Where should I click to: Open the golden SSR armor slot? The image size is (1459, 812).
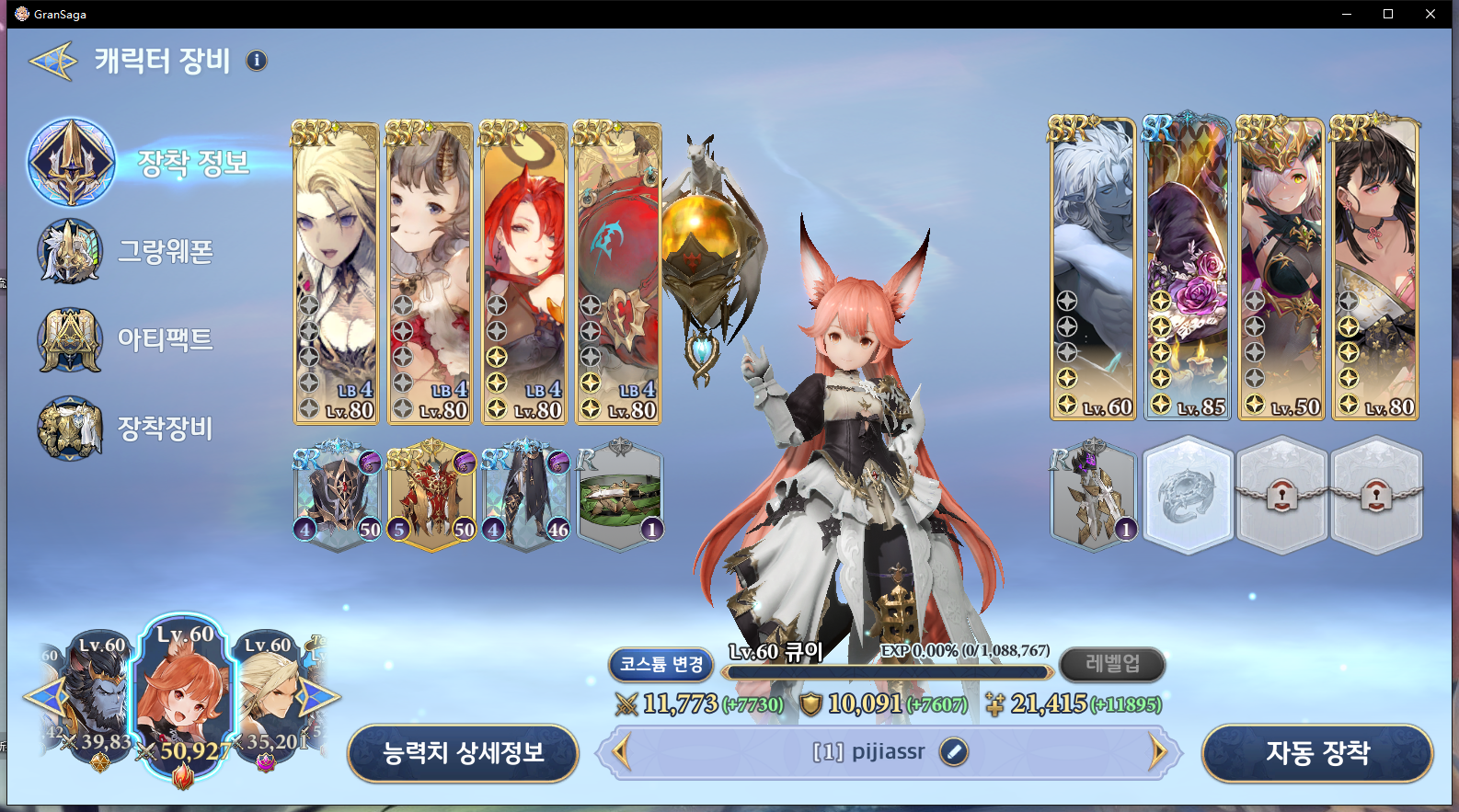431,496
